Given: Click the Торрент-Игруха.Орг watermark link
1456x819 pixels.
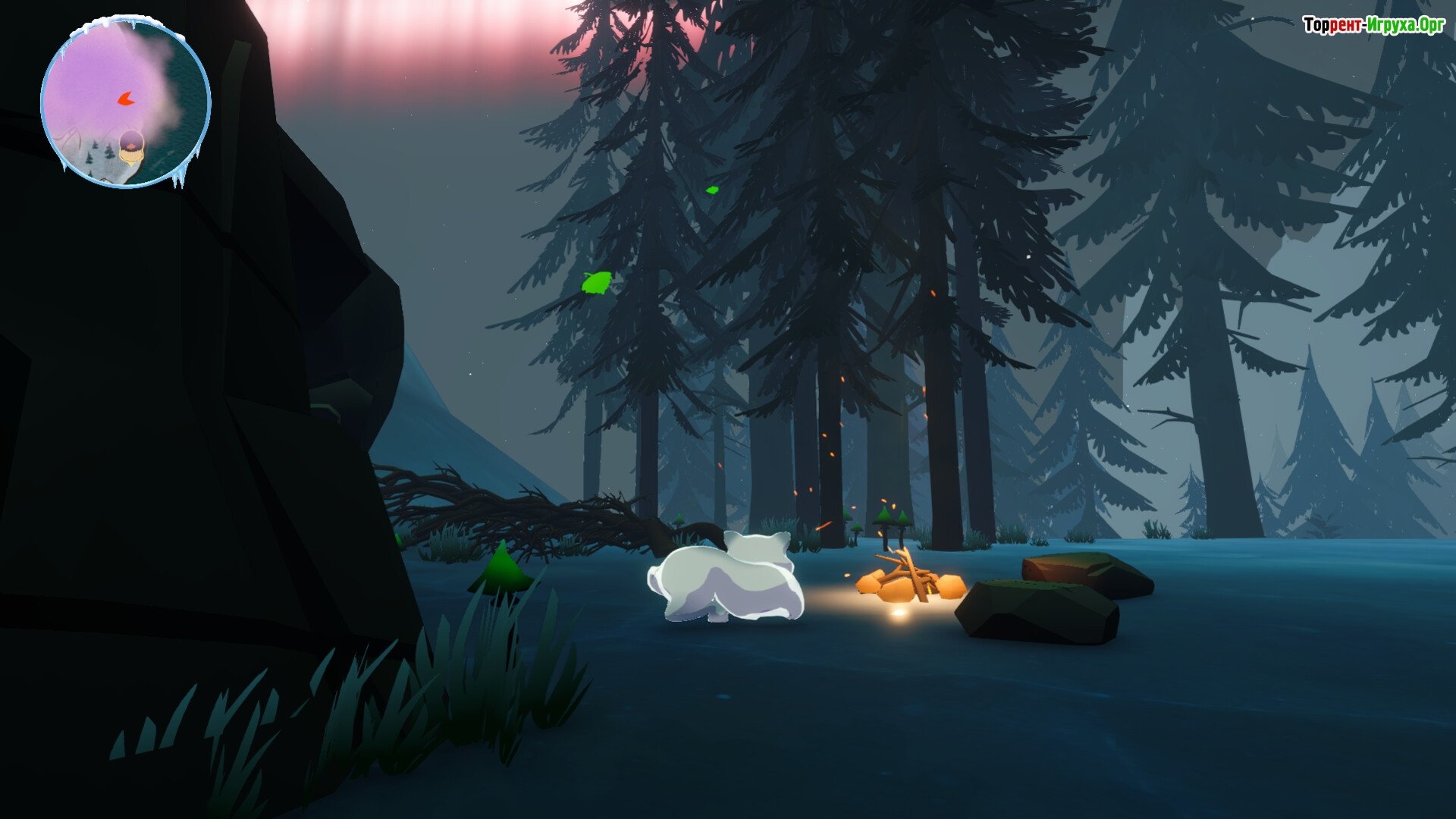Looking at the screenshot, I should tap(1373, 25).
